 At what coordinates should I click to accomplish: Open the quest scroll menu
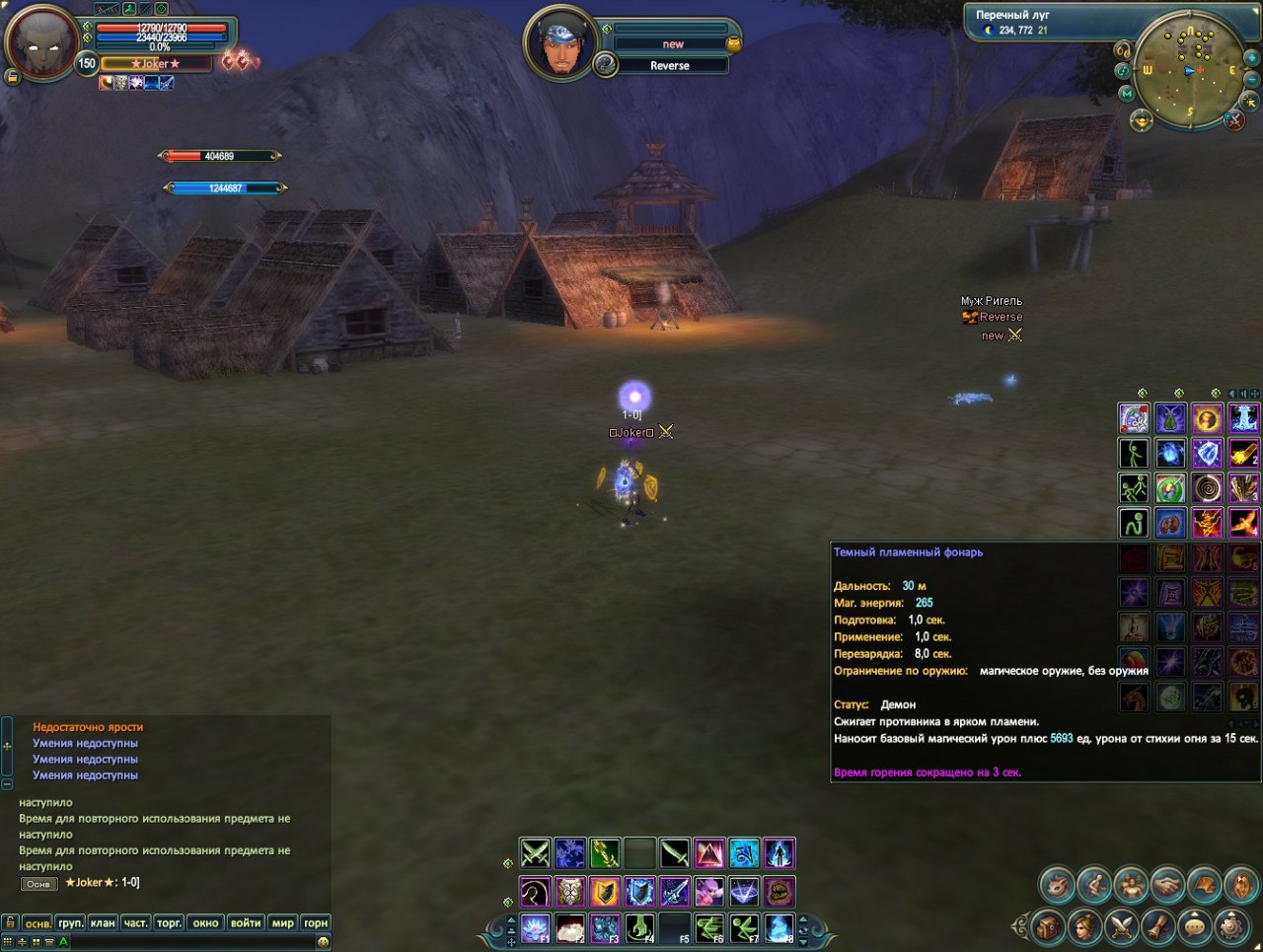click(1158, 925)
